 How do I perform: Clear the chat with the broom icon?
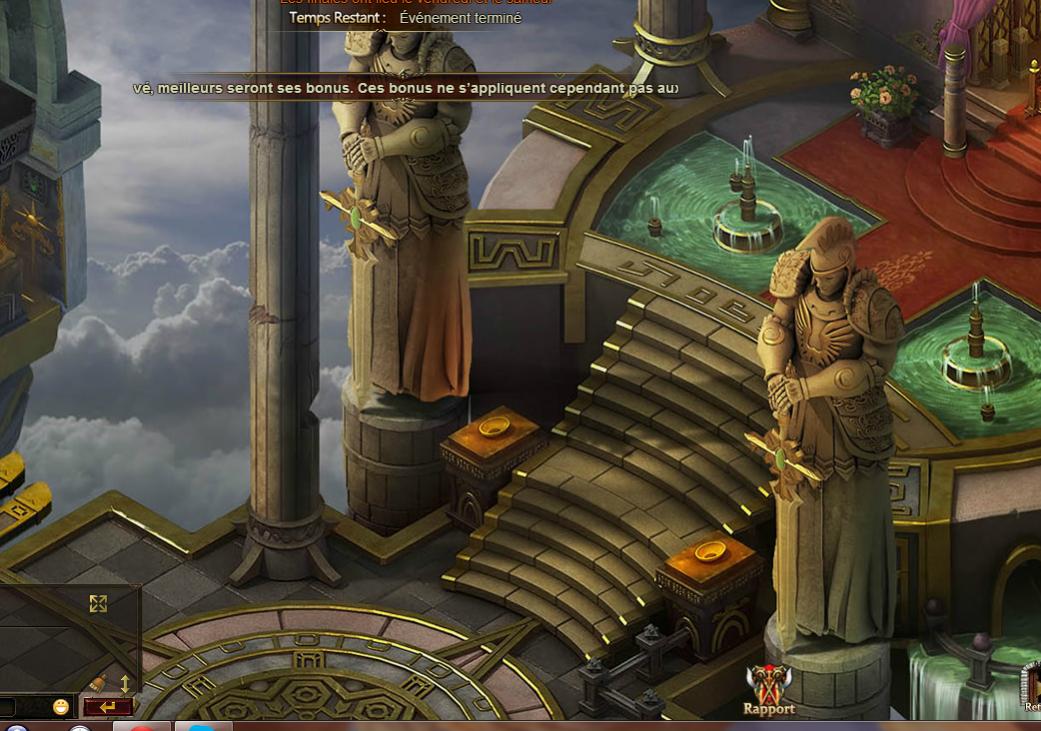tap(98, 684)
